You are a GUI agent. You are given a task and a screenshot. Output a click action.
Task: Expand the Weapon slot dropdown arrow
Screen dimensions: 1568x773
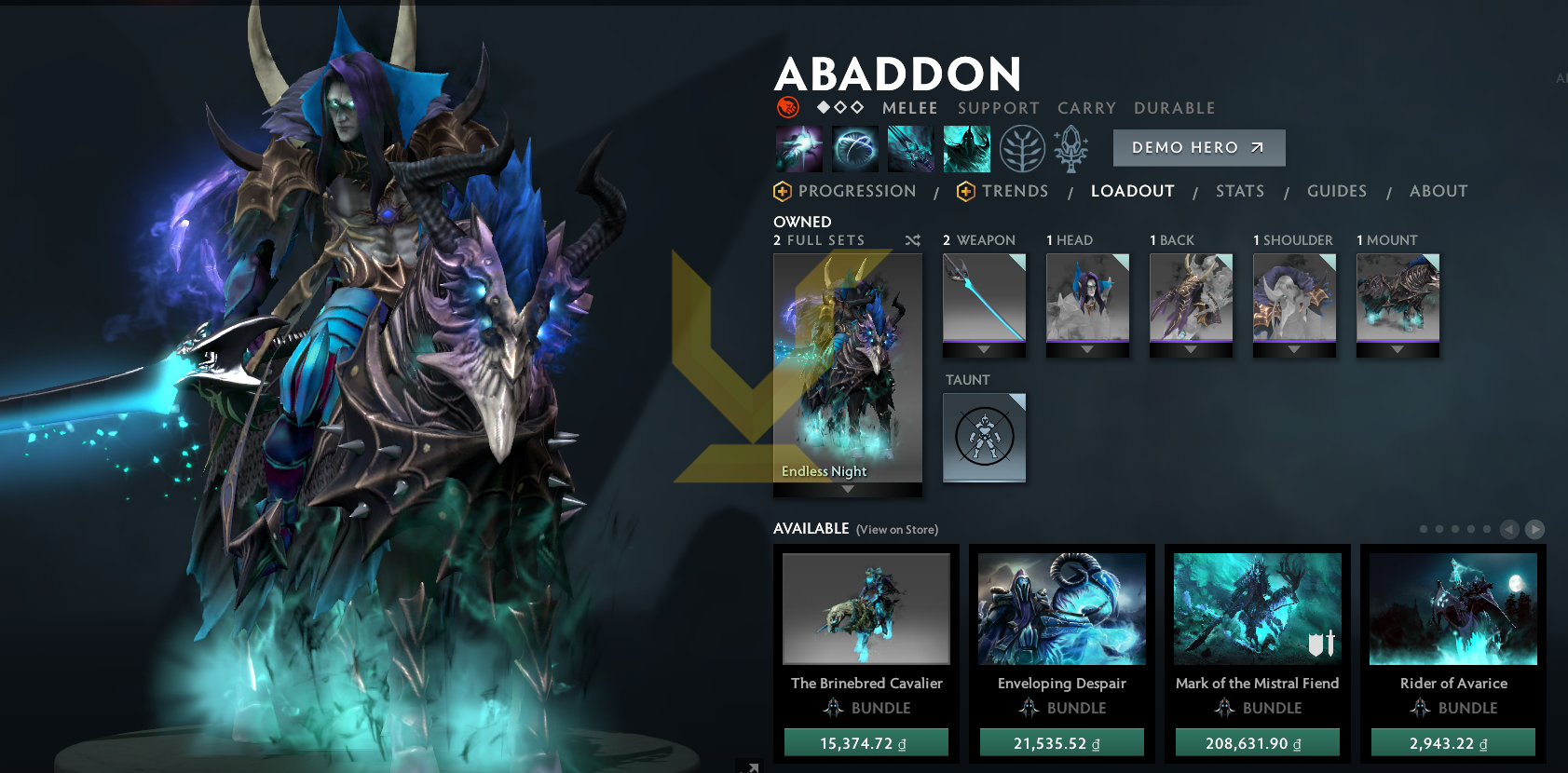[984, 349]
